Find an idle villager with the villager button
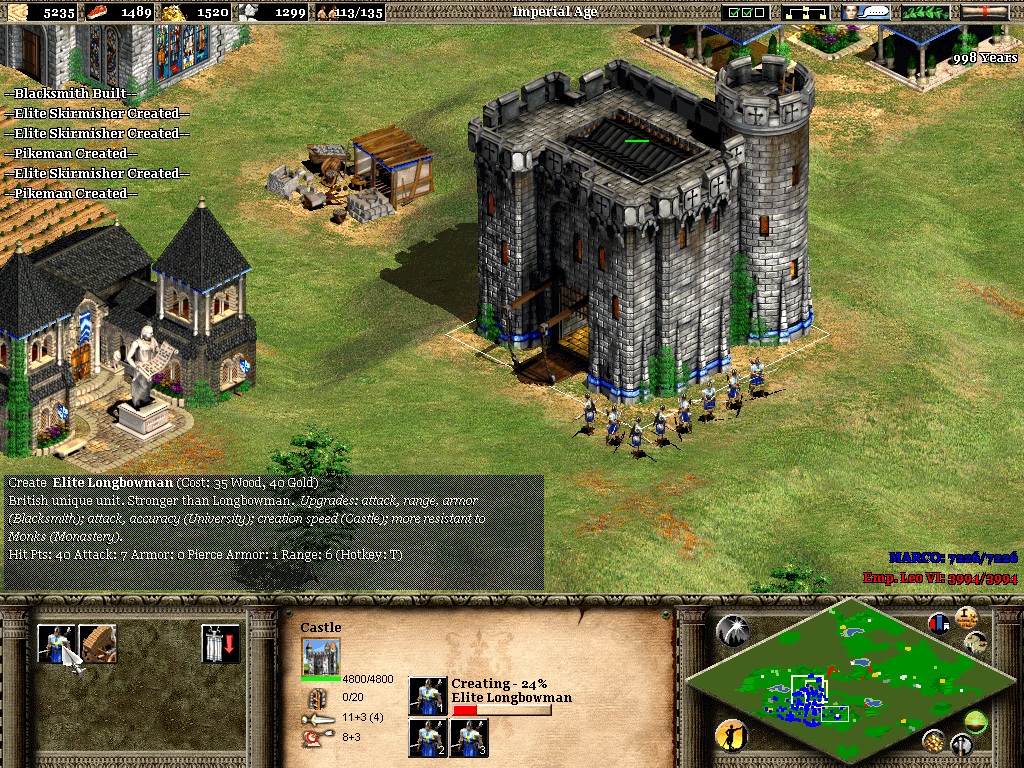The height and width of the screenshot is (768, 1024). 731,736
